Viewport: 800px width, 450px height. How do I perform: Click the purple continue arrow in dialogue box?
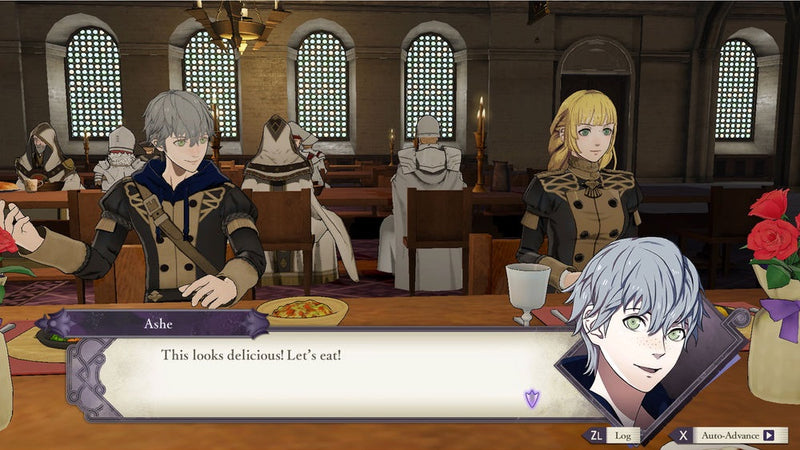pos(532,398)
